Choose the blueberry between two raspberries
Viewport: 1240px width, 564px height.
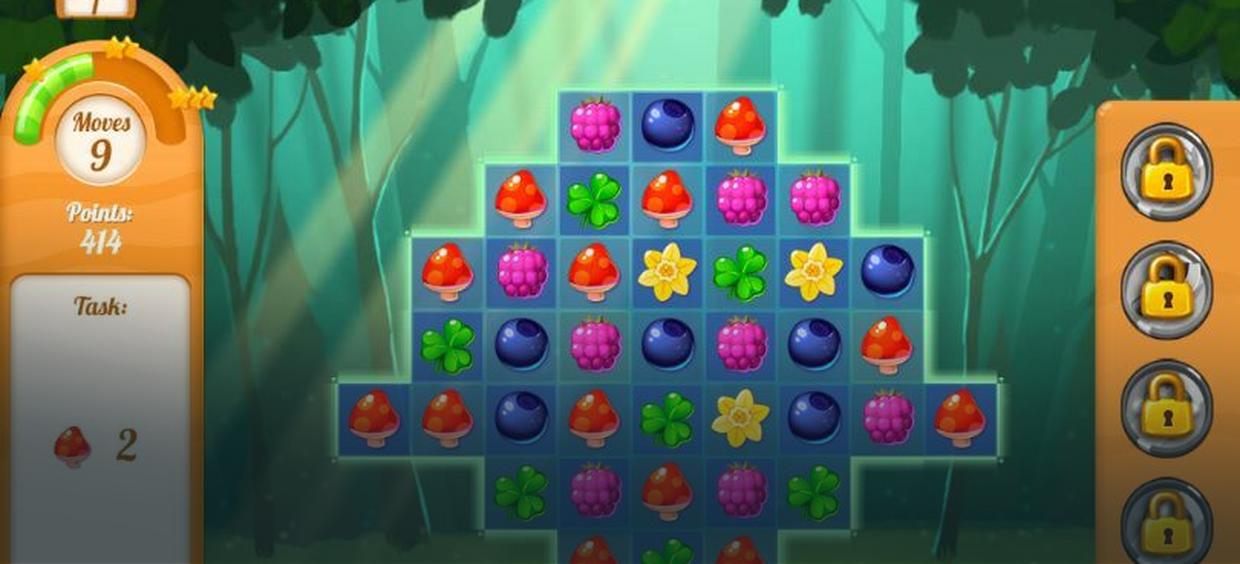coord(668,345)
